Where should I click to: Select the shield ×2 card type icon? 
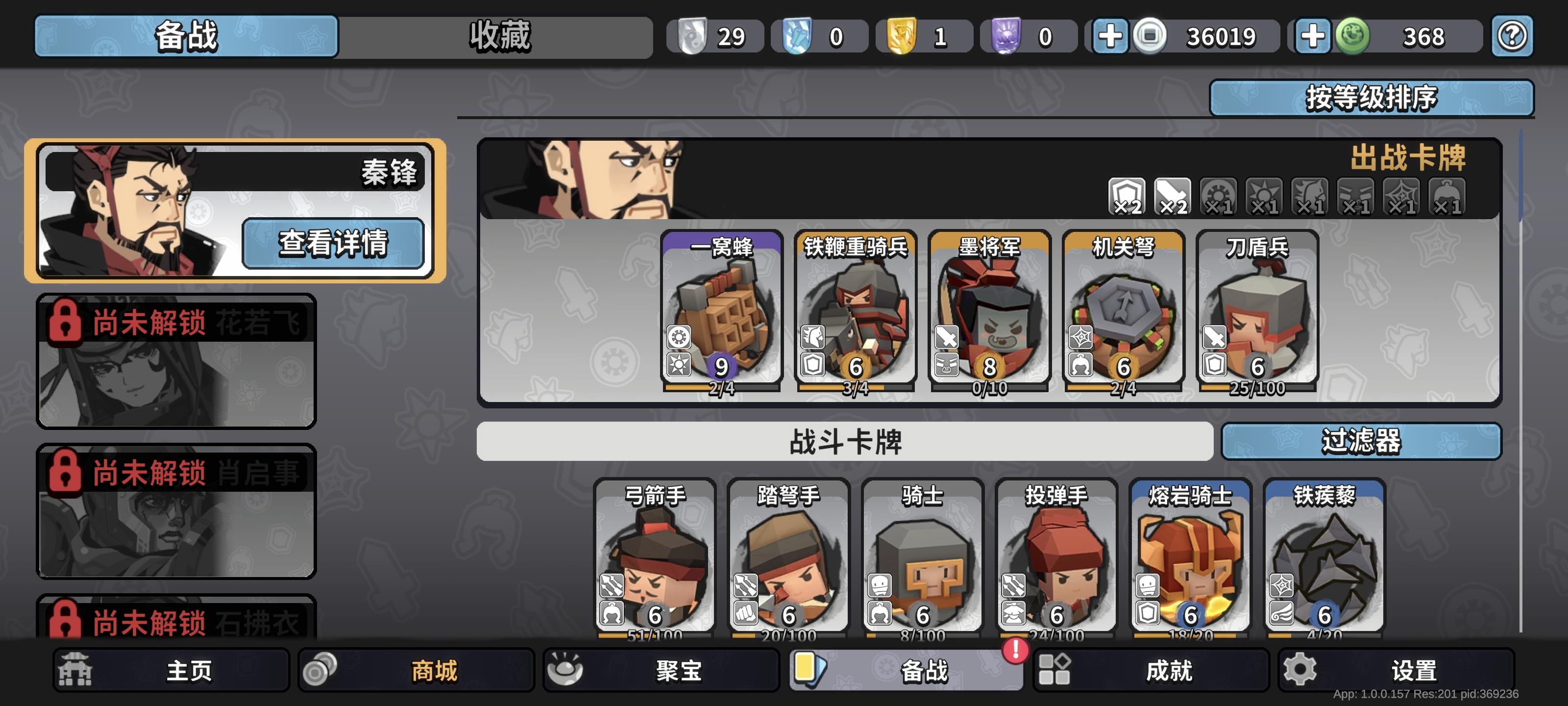tap(1128, 197)
